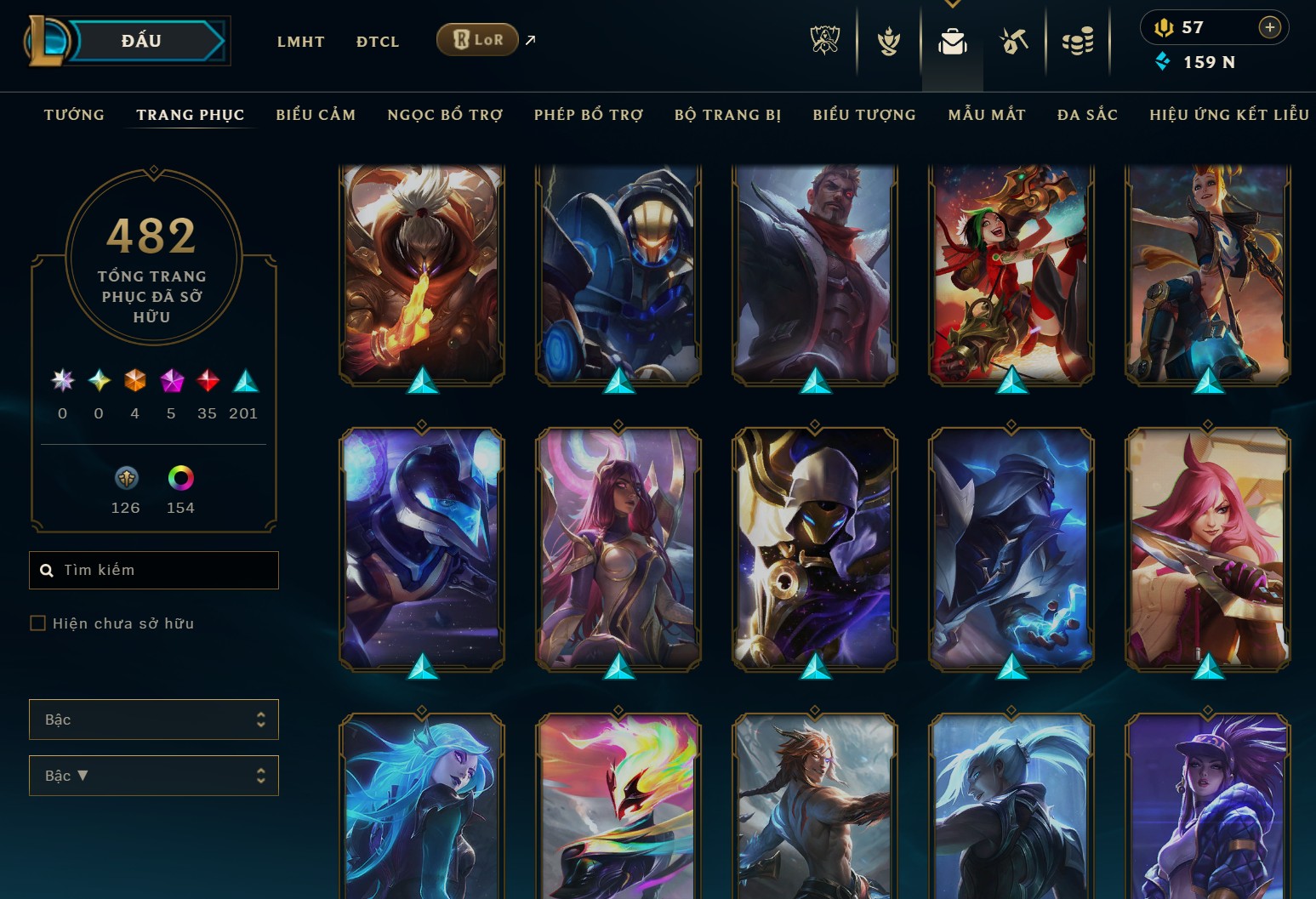This screenshot has height=899, width=1316.
Task: Open Clash via the crown icon
Action: [x=888, y=40]
